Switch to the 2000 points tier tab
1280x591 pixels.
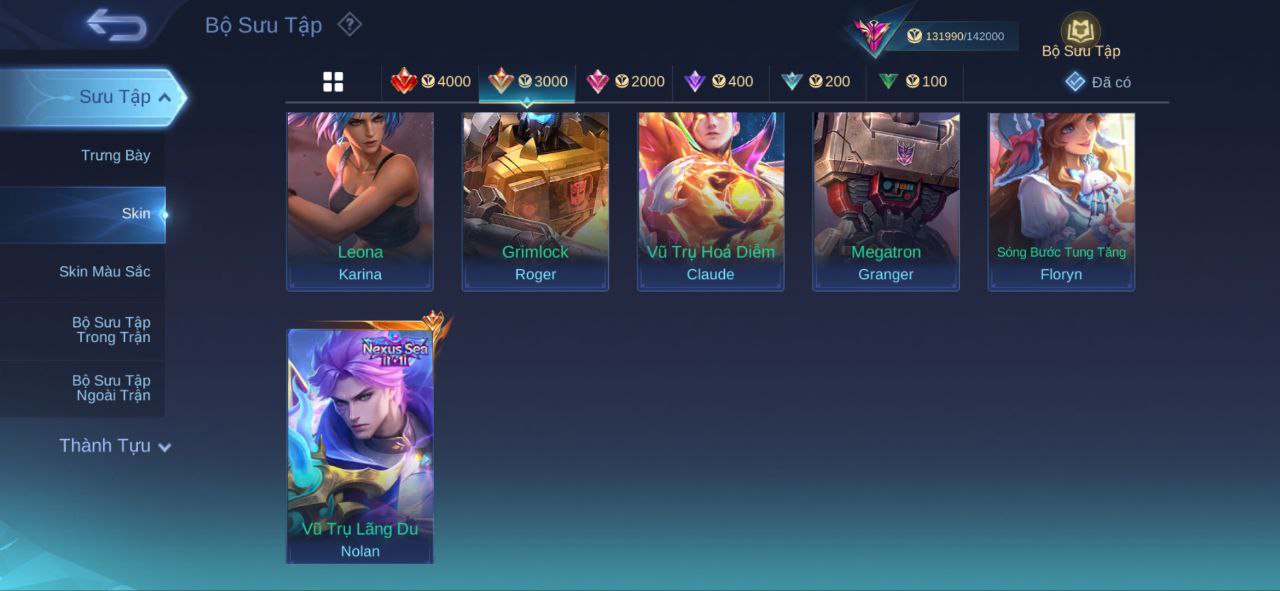coord(625,82)
